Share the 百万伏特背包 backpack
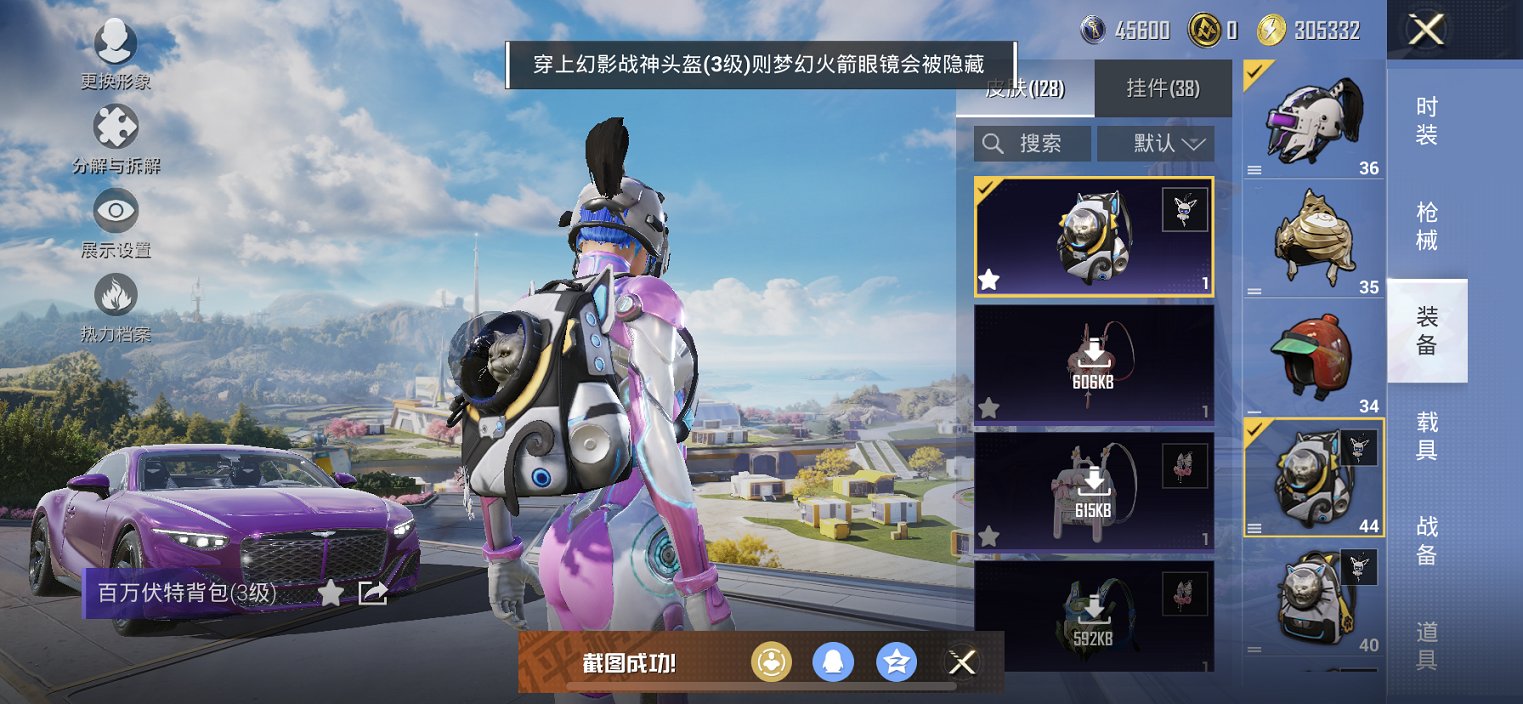 point(373,593)
